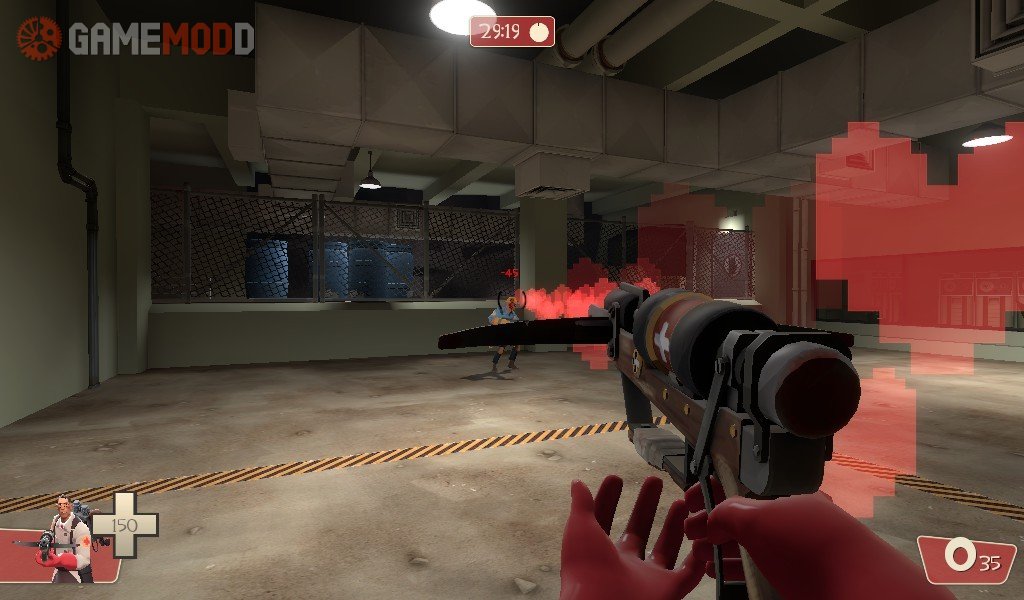The height and width of the screenshot is (600, 1024).
Task: Click the Medic class portrait
Action: coord(68,540)
